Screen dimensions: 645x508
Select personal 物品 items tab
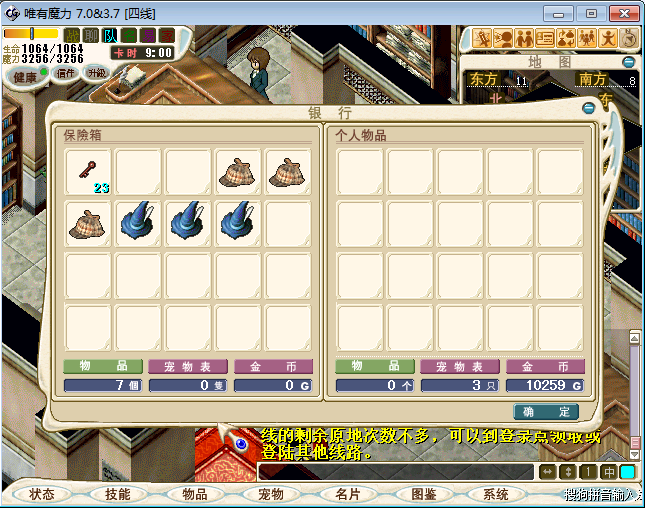tap(374, 367)
